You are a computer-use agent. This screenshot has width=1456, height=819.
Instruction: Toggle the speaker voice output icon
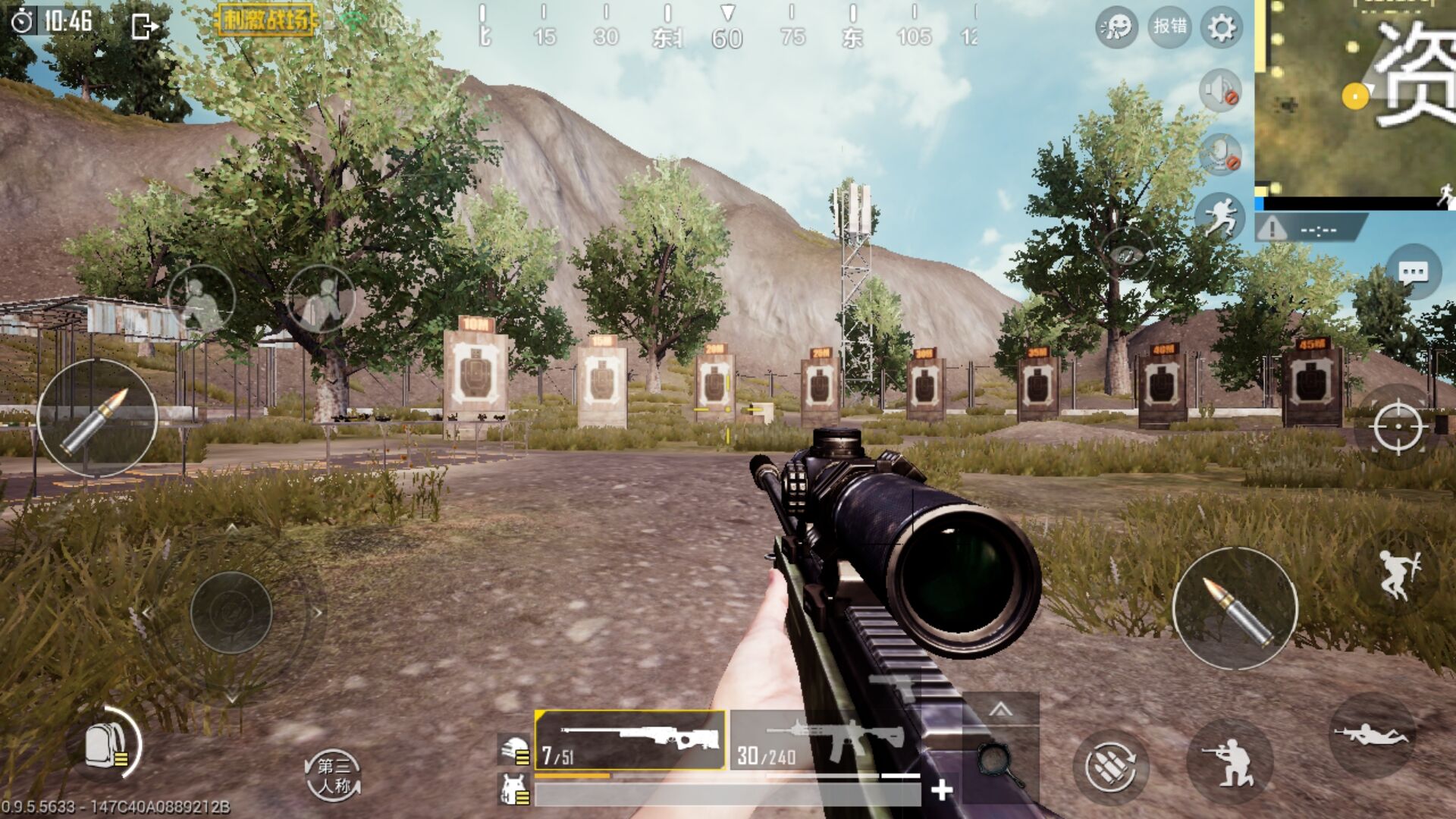tap(1220, 91)
